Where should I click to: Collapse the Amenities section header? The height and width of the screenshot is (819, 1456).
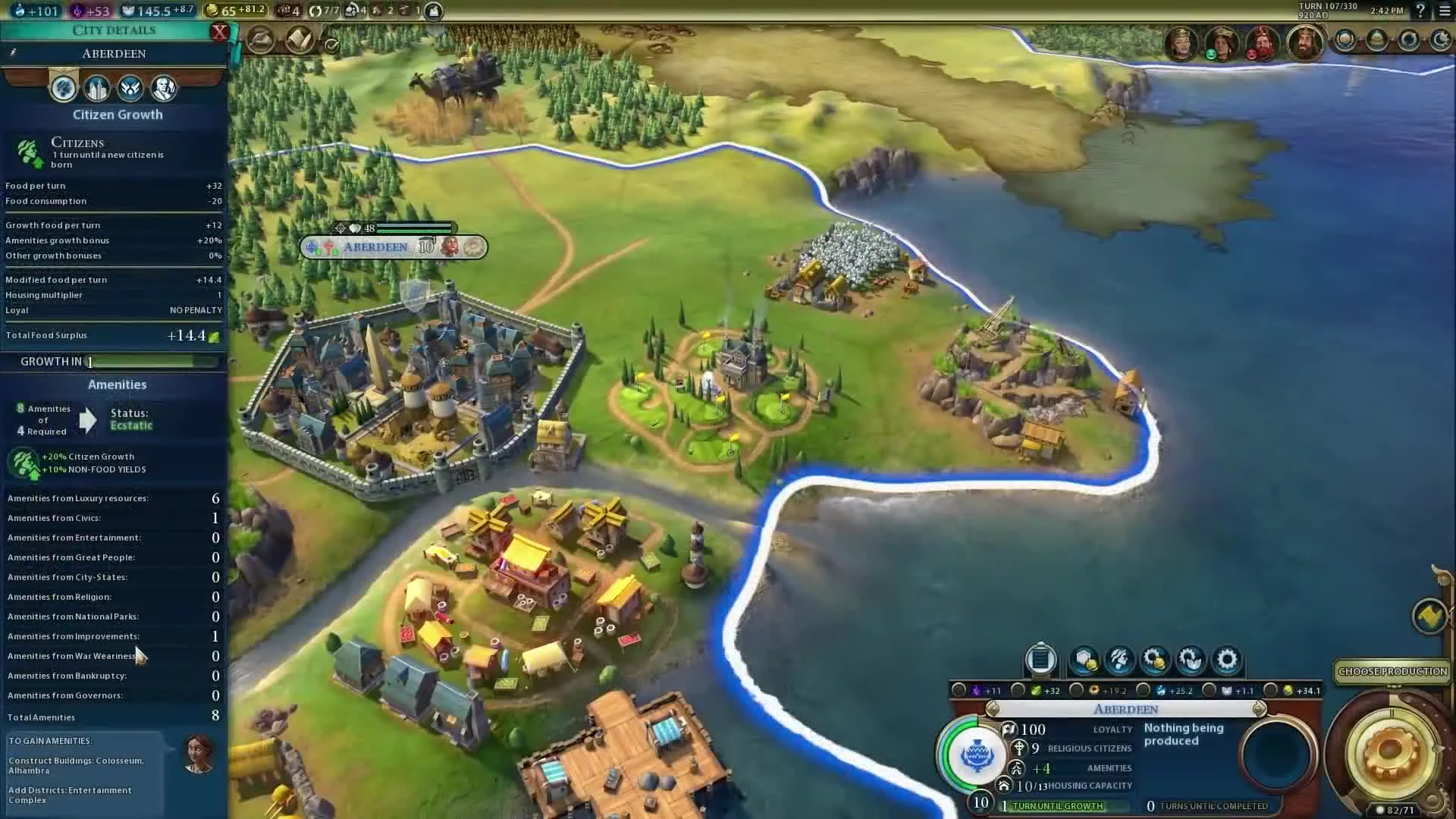coord(117,384)
